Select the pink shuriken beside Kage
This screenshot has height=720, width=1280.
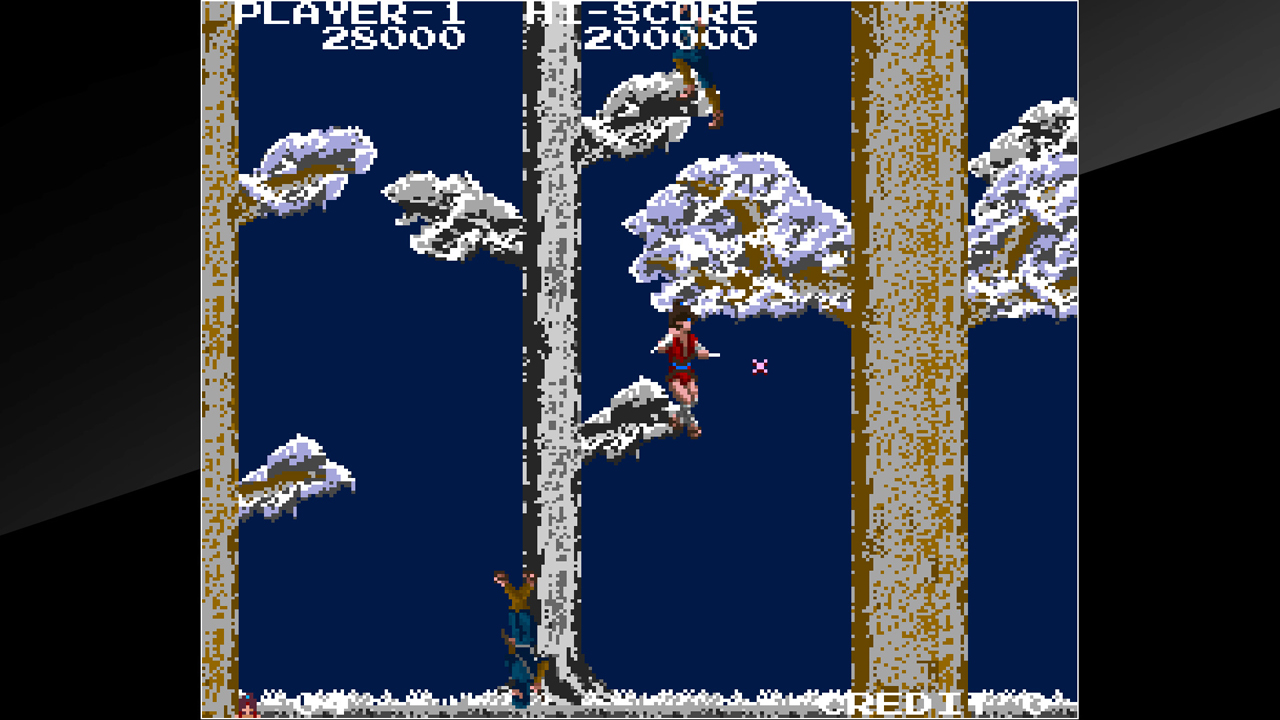click(759, 369)
